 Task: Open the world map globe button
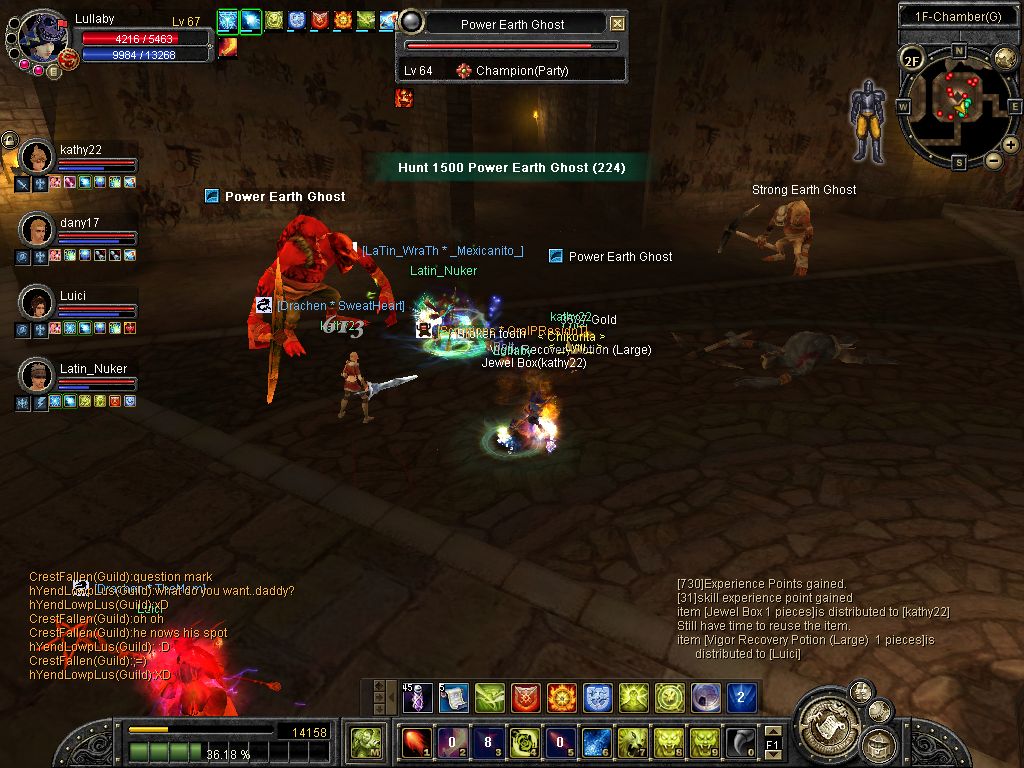pyautogui.click(x=1005, y=58)
